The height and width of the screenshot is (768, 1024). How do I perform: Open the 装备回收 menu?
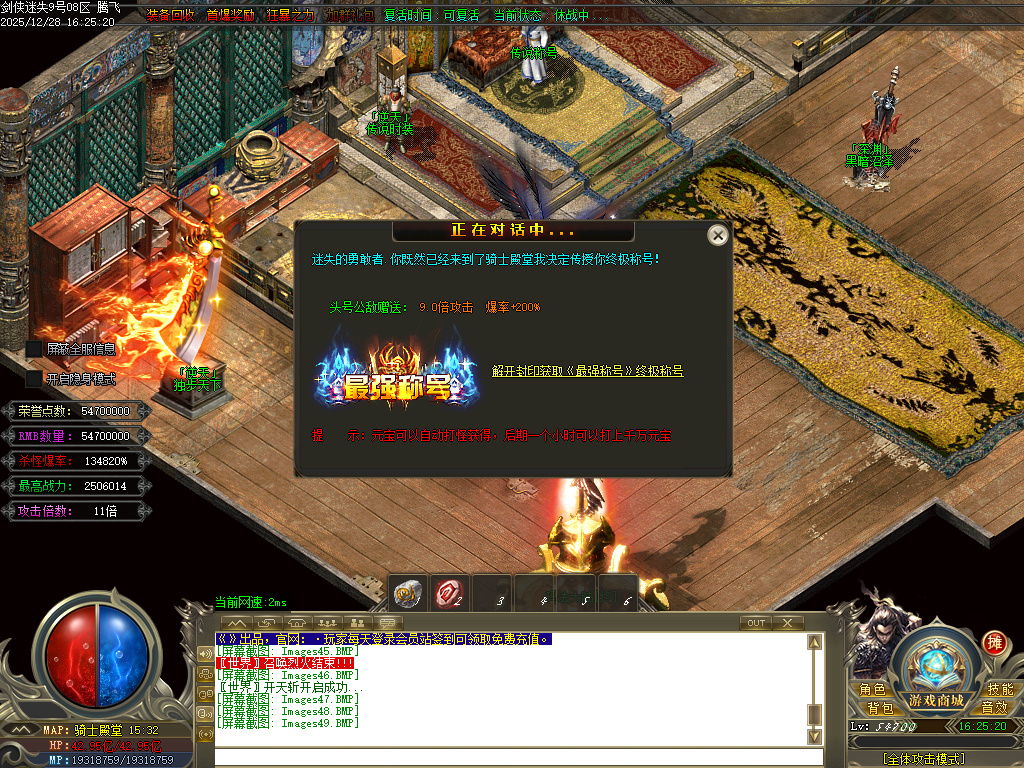tap(171, 16)
